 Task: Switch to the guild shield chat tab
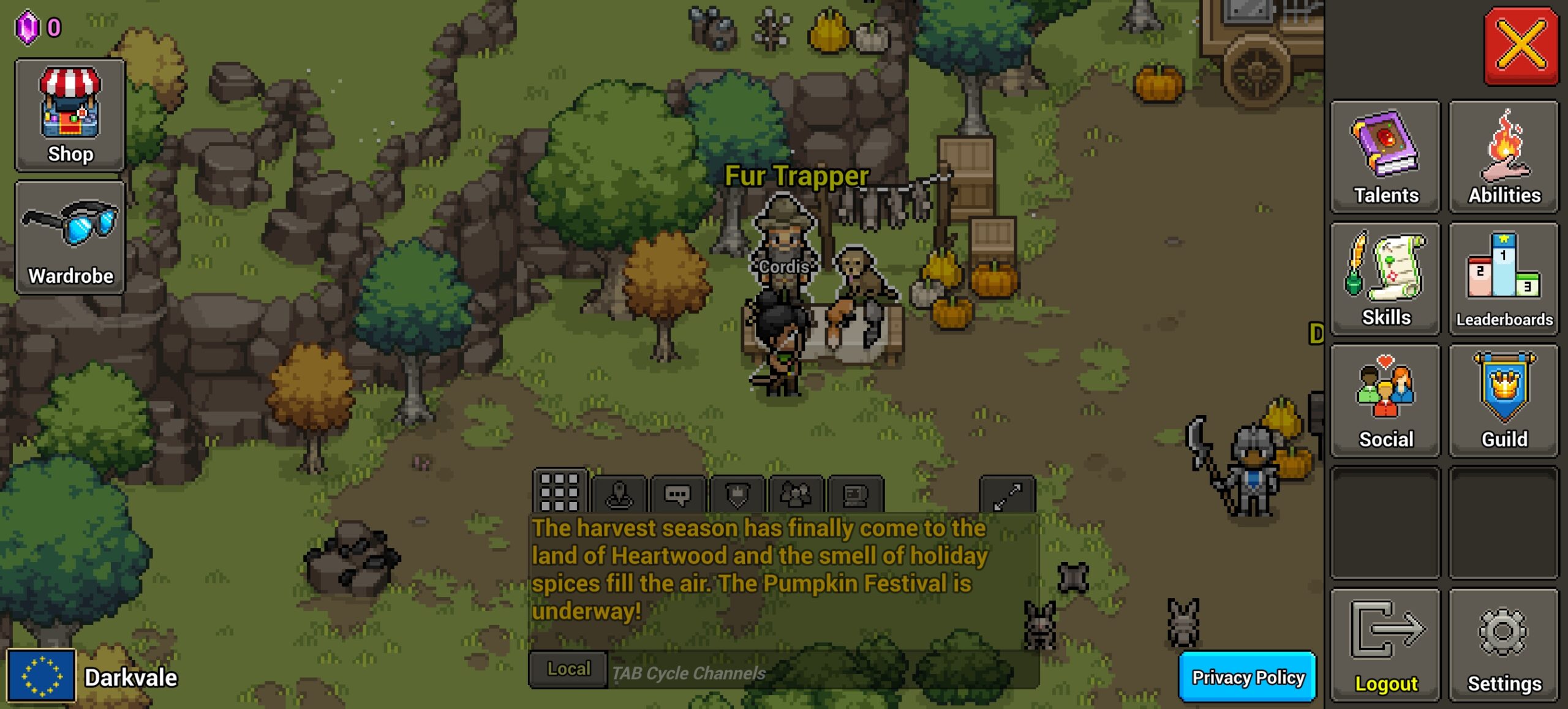click(737, 495)
